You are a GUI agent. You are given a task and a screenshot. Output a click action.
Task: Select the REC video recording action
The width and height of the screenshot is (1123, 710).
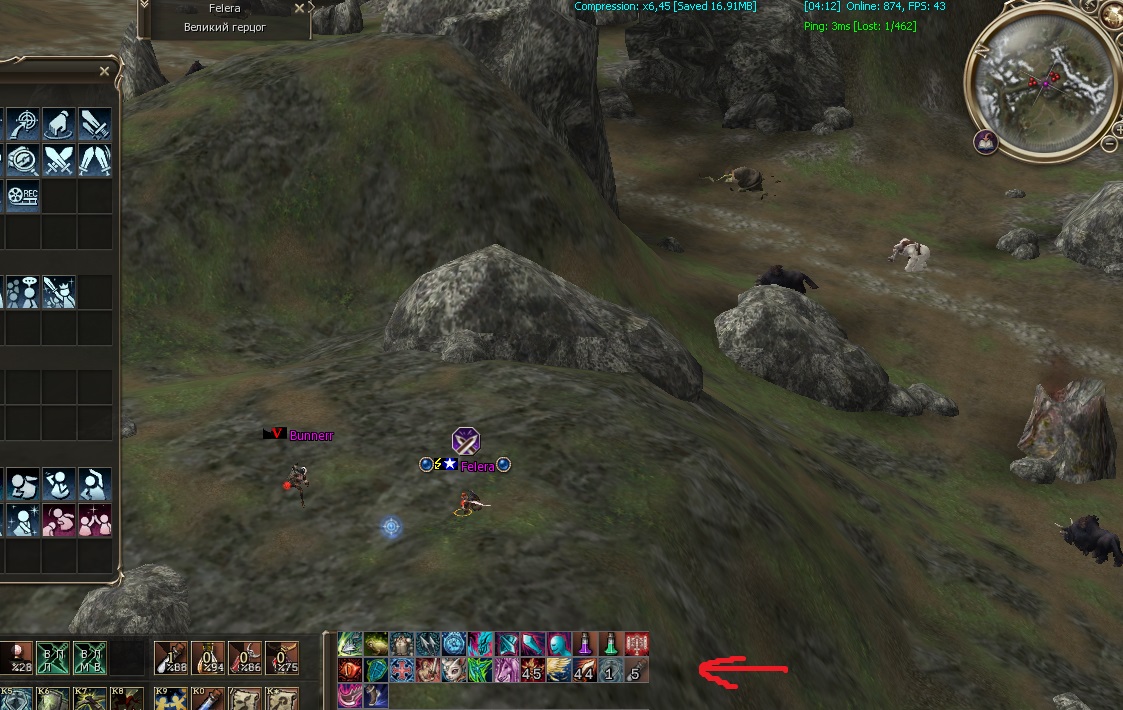point(22,195)
